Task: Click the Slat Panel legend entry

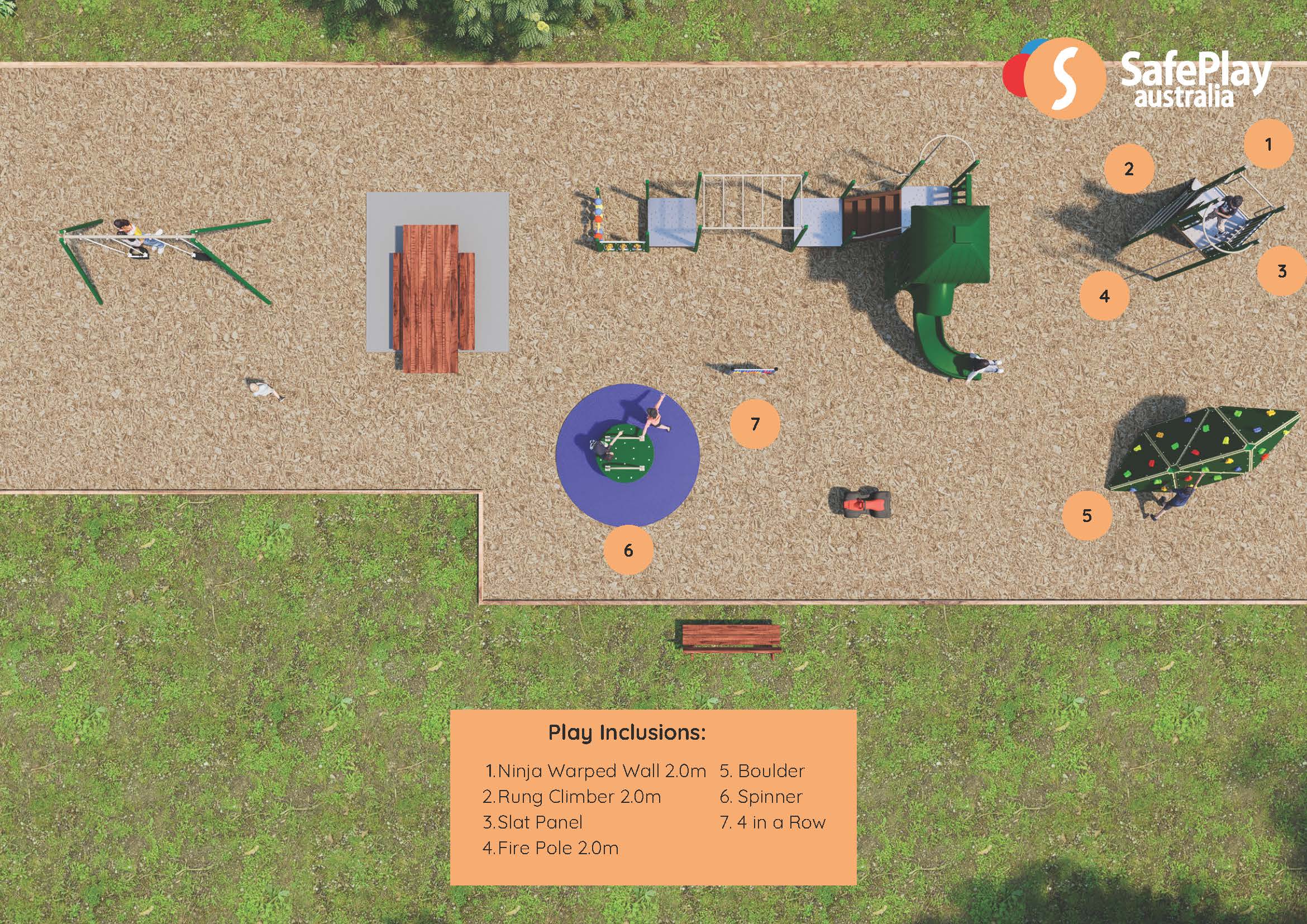Action: click(x=533, y=822)
